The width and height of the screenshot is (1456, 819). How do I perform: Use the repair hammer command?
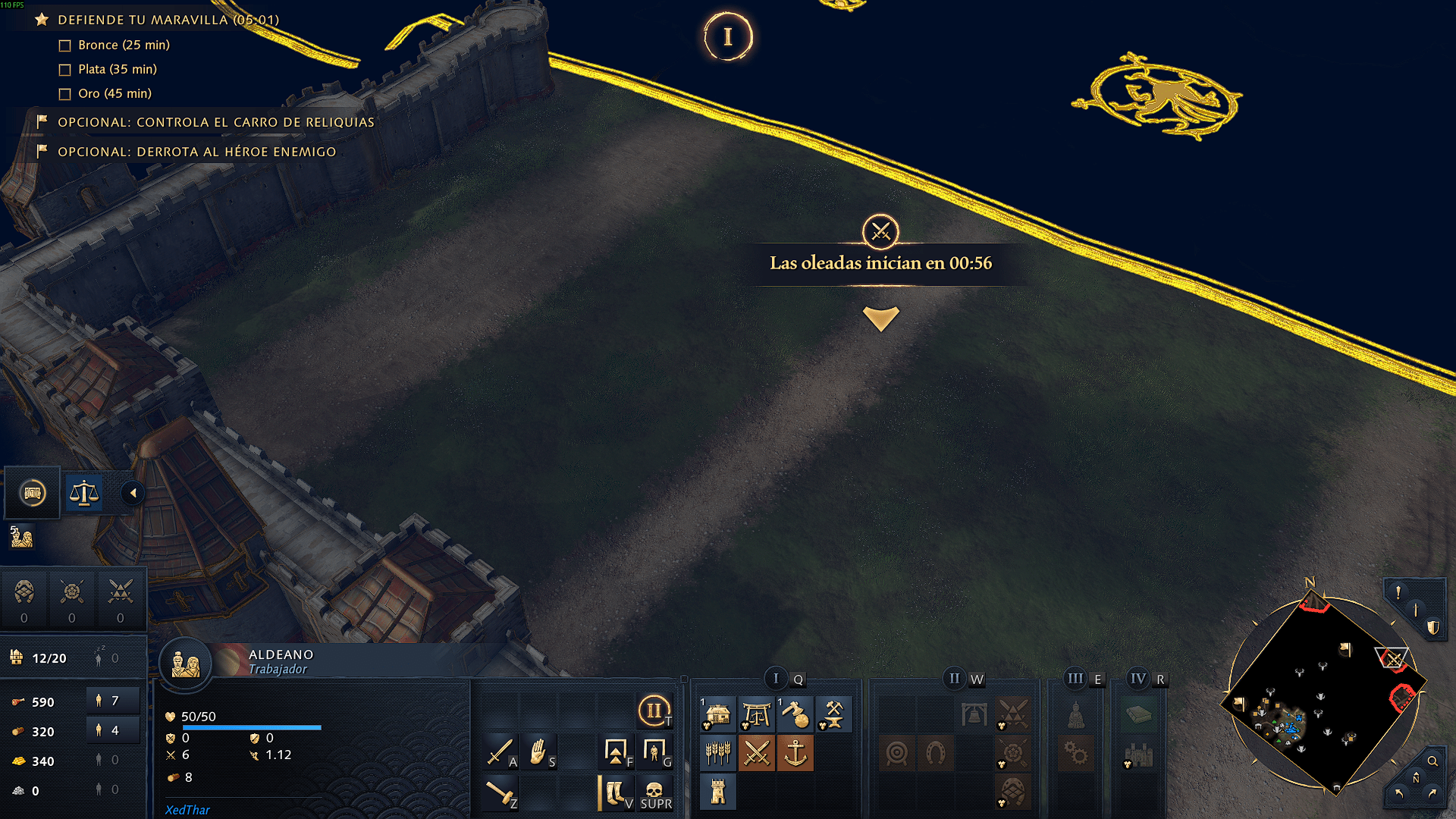[500, 792]
